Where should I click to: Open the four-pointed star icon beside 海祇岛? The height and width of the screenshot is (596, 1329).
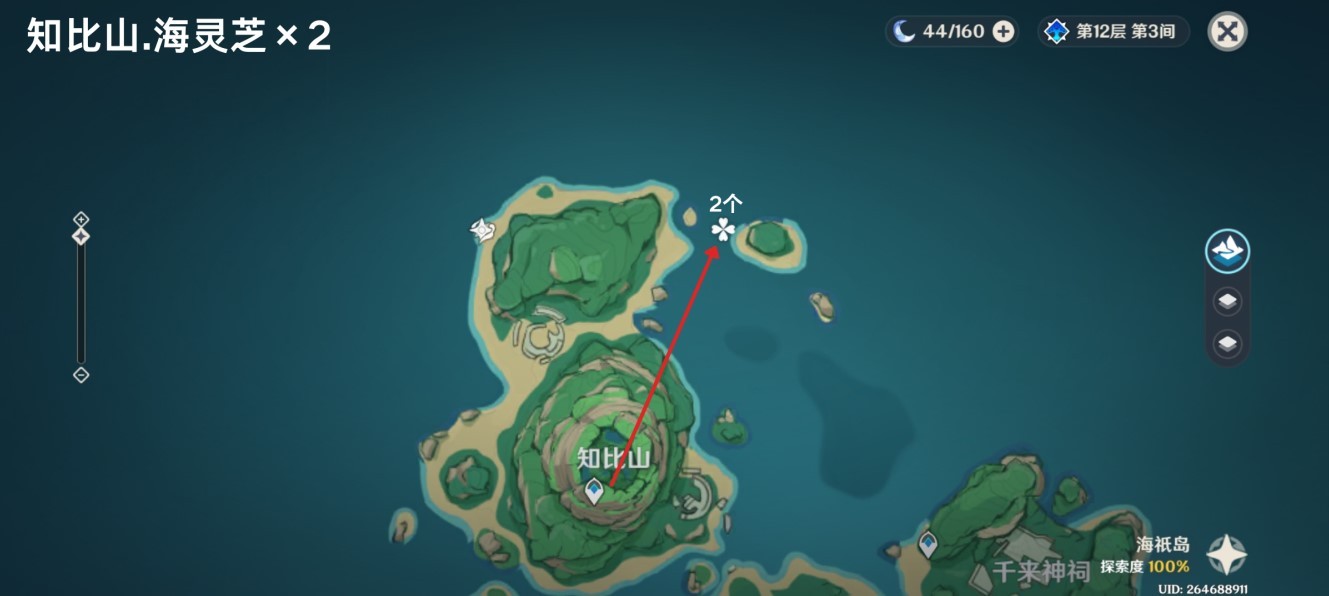[1225, 555]
